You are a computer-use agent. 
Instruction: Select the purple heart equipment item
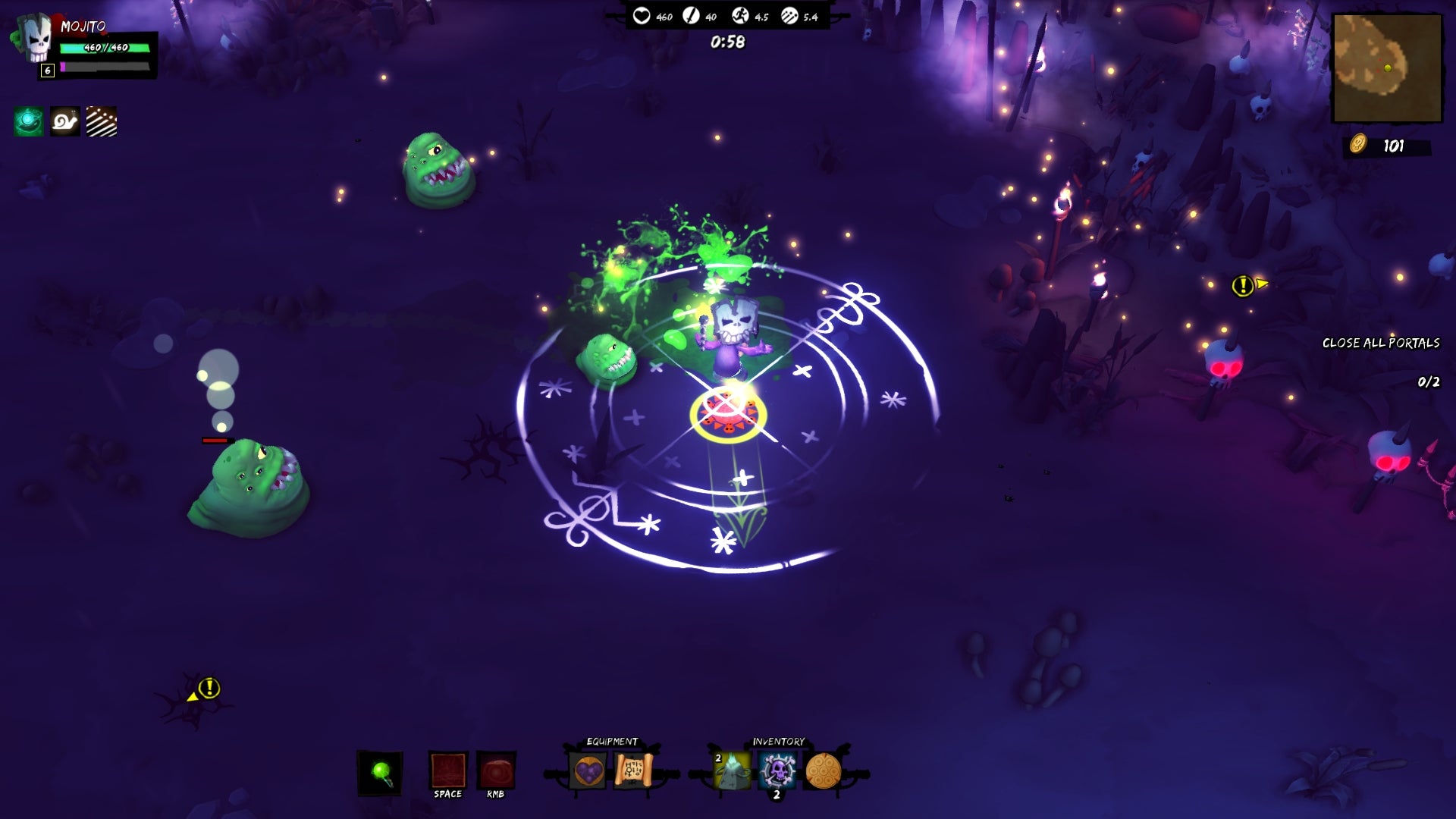(588, 771)
